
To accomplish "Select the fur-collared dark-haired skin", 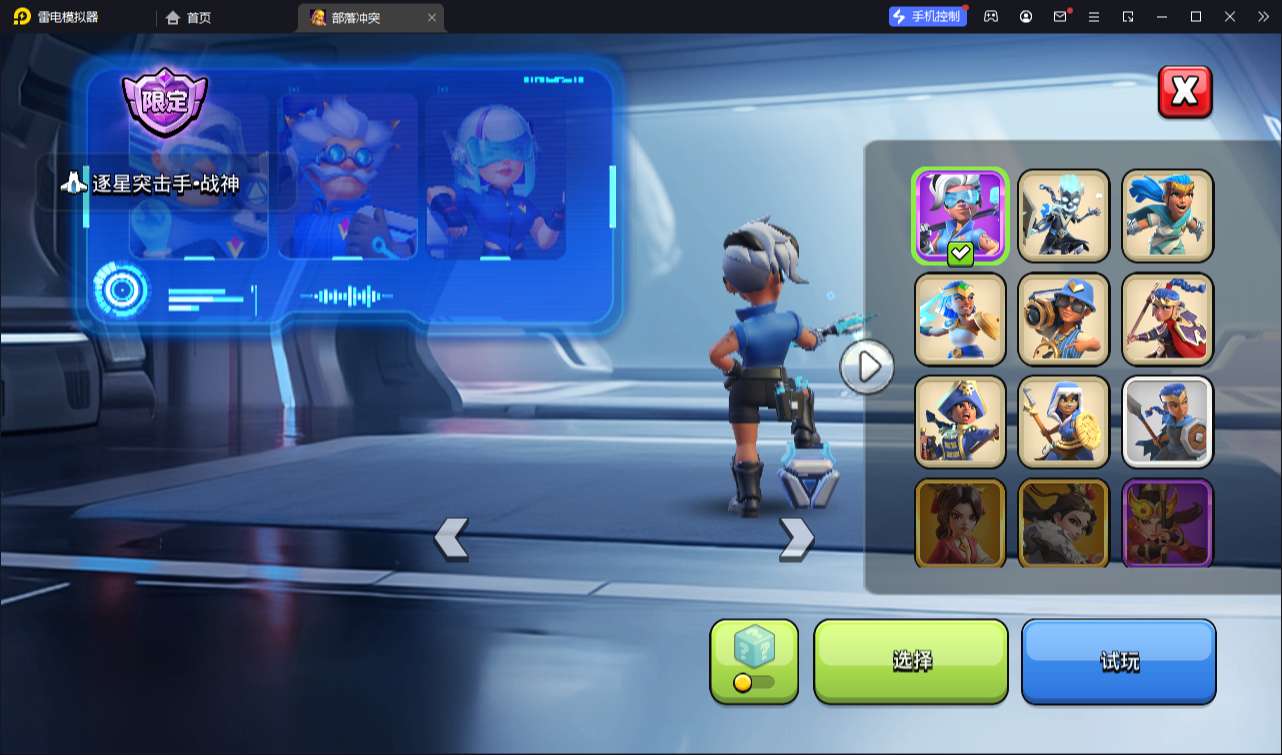I will pos(1063,522).
